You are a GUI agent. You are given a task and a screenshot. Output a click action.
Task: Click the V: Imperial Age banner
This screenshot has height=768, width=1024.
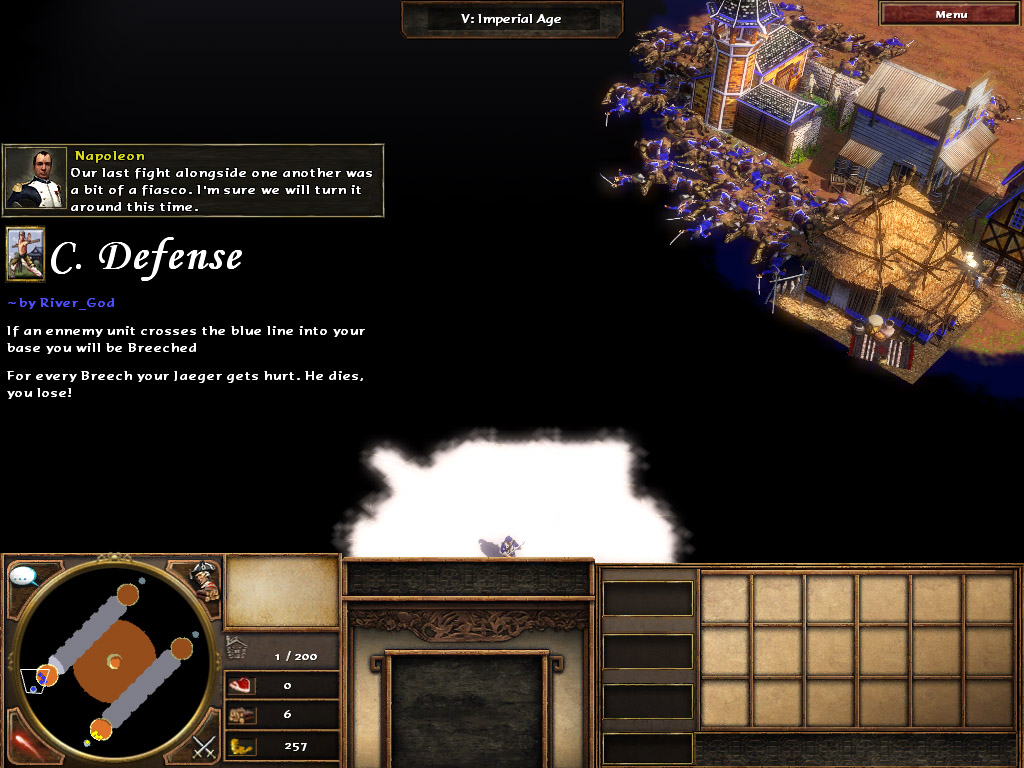[x=512, y=19]
